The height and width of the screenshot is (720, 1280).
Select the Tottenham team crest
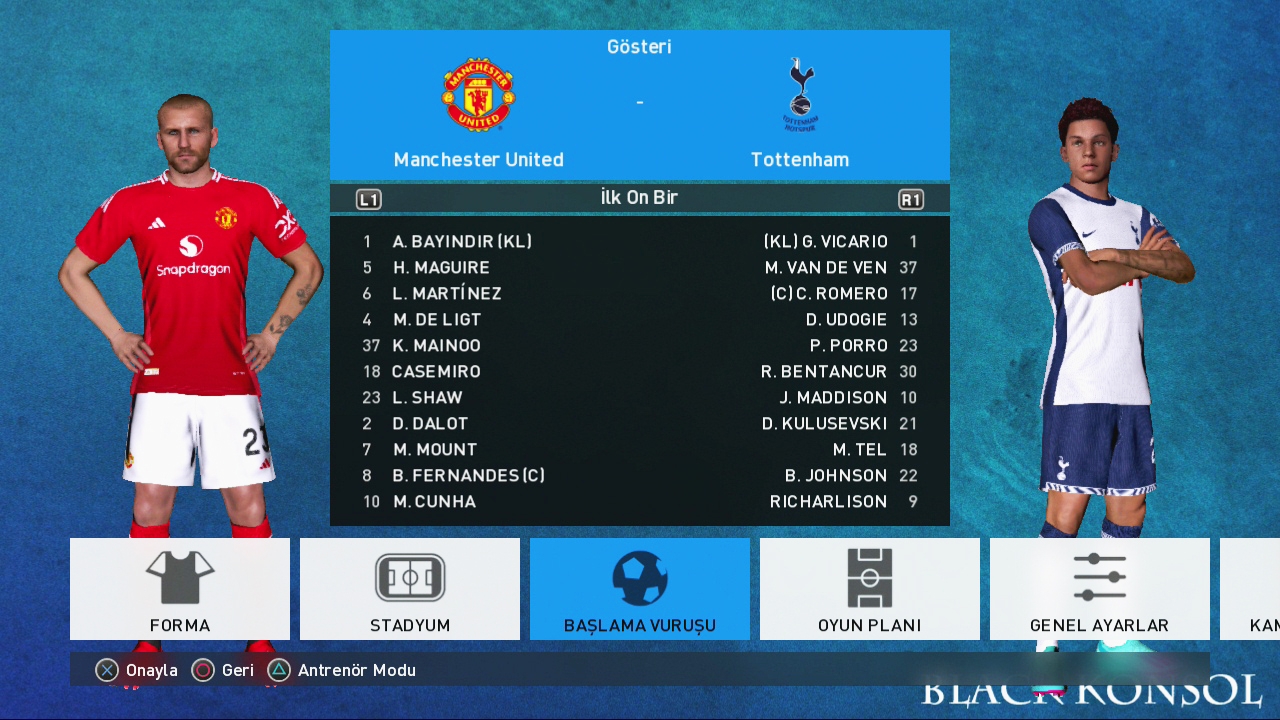(x=800, y=96)
